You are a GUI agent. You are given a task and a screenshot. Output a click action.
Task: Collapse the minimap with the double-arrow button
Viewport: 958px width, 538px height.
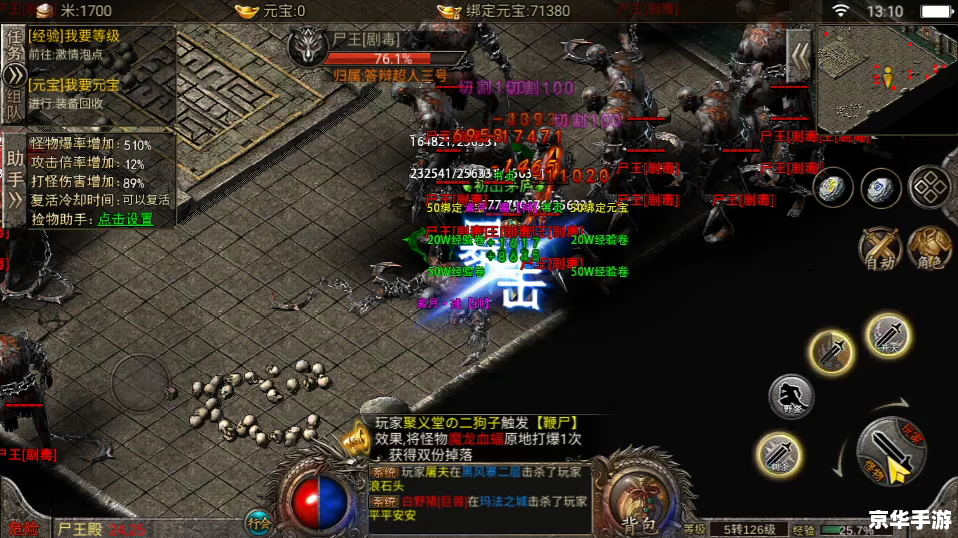[799, 53]
